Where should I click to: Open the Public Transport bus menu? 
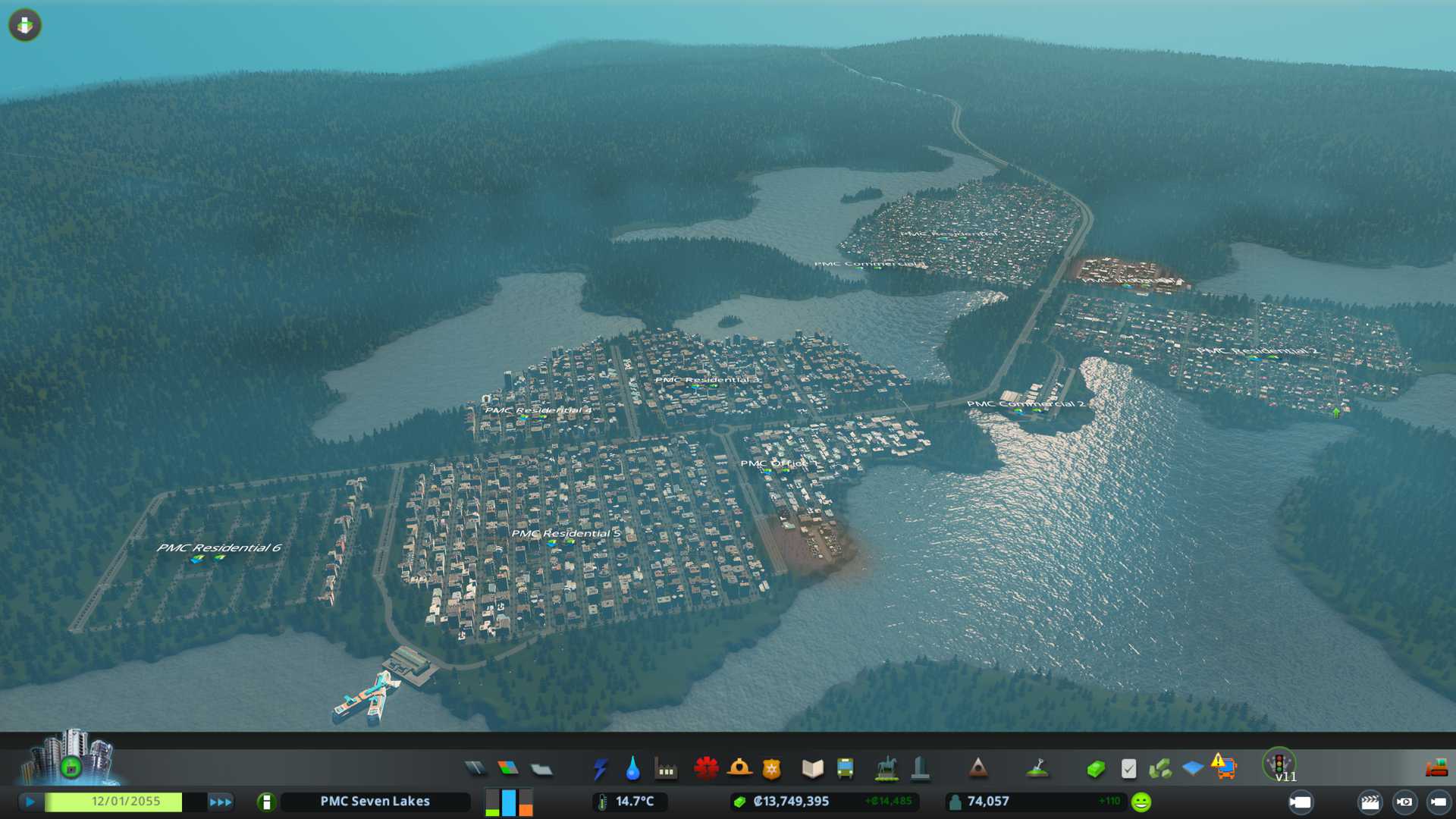click(845, 769)
